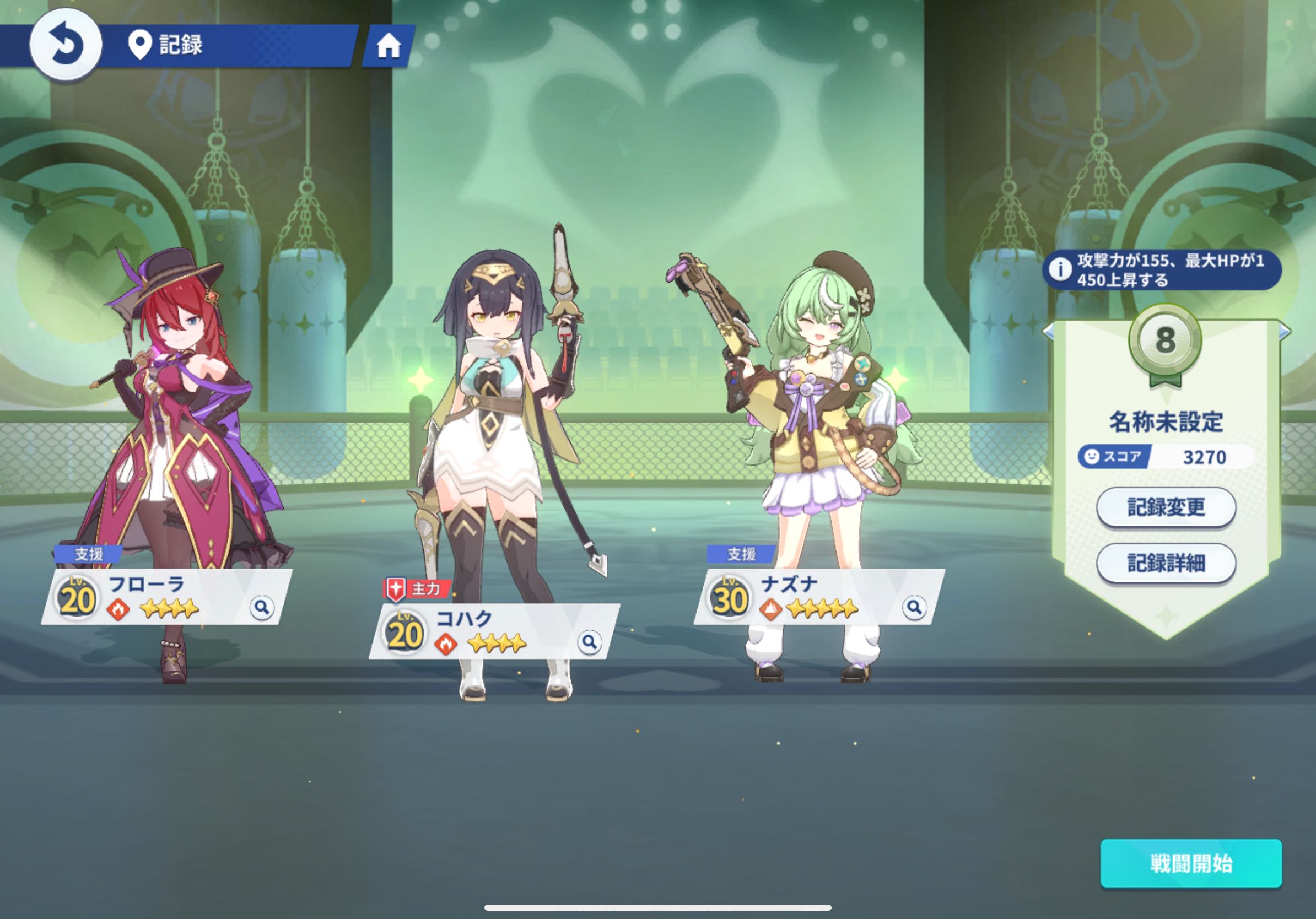The image size is (1316, 919).
Task: Change the record with 記録変更
Action: pos(1165,507)
